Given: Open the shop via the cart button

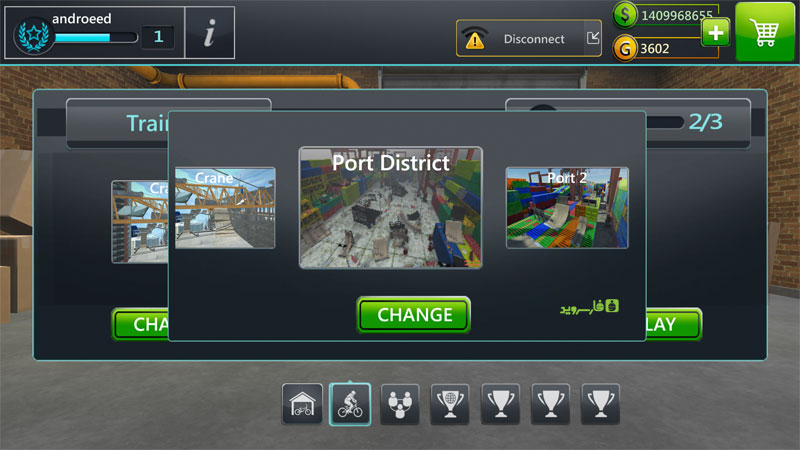Looking at the screenshot, I should pos(766,33).
